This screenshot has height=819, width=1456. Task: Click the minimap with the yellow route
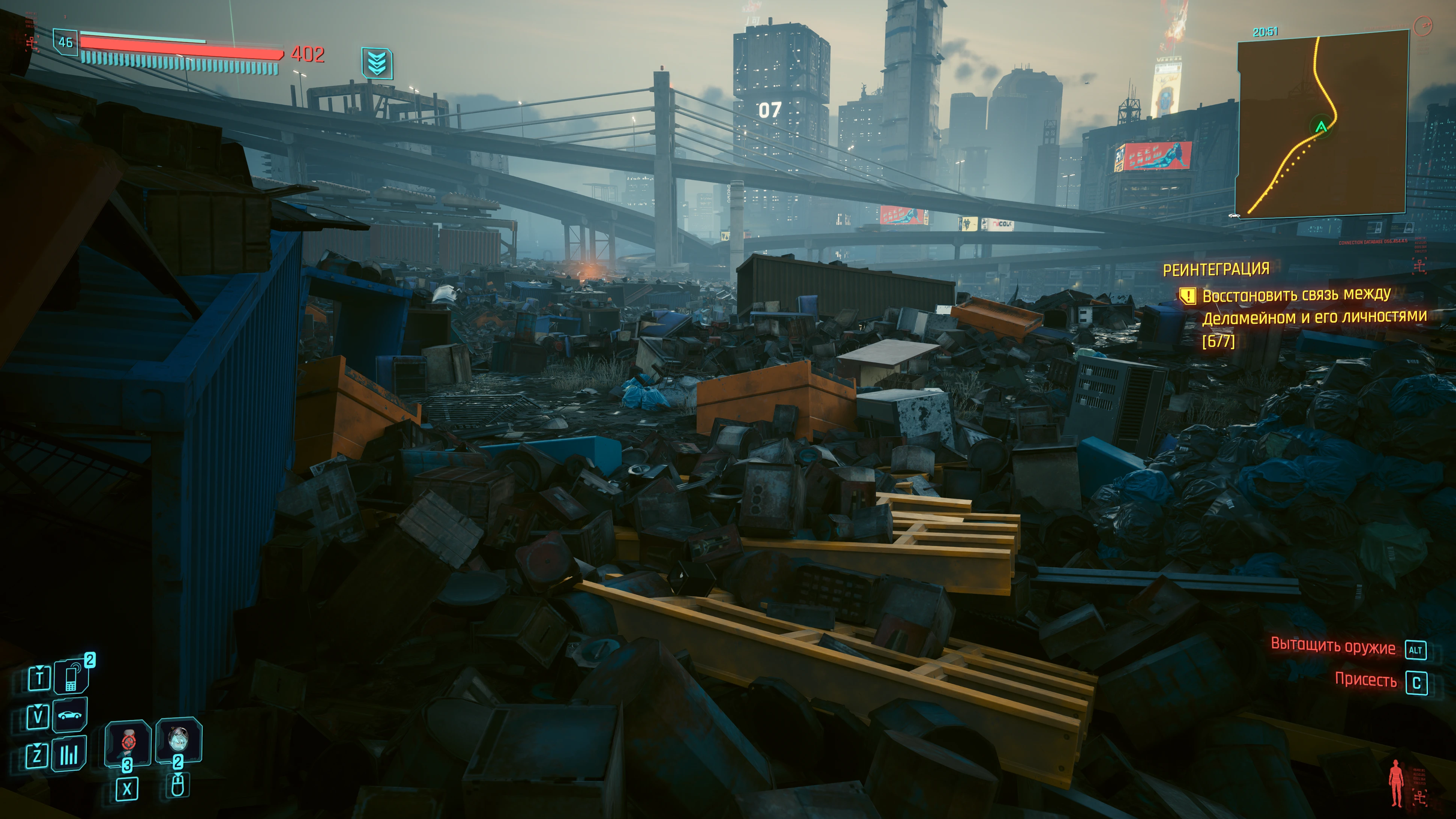coord(1322,123)
